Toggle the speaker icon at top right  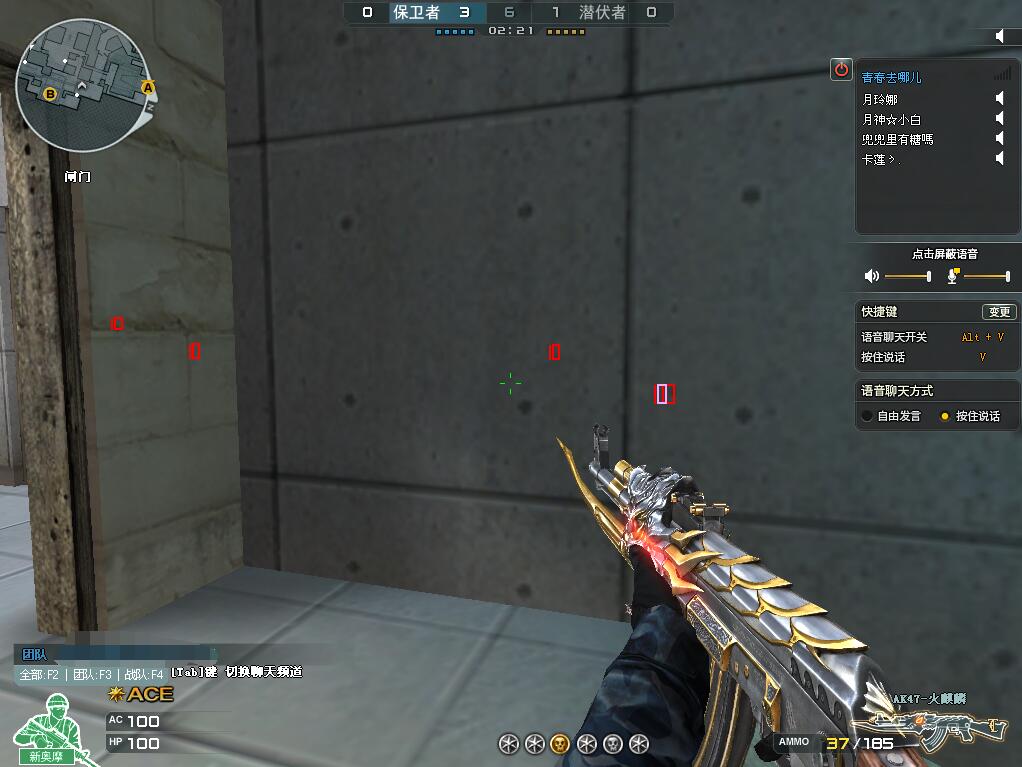[1001, 36]
